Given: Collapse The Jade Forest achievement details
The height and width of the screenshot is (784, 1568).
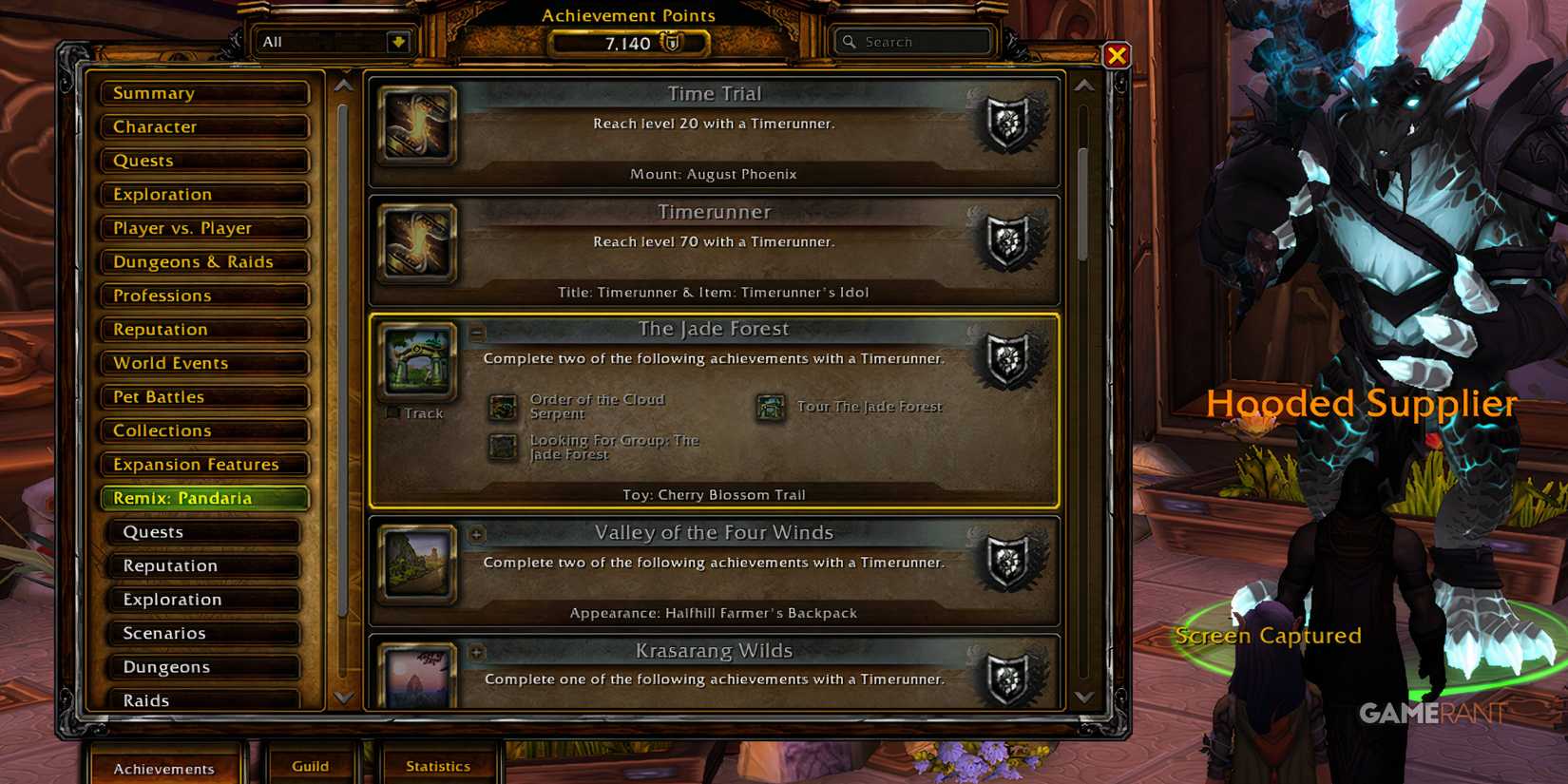Looking at the screenshot, I should pos(475,335).
